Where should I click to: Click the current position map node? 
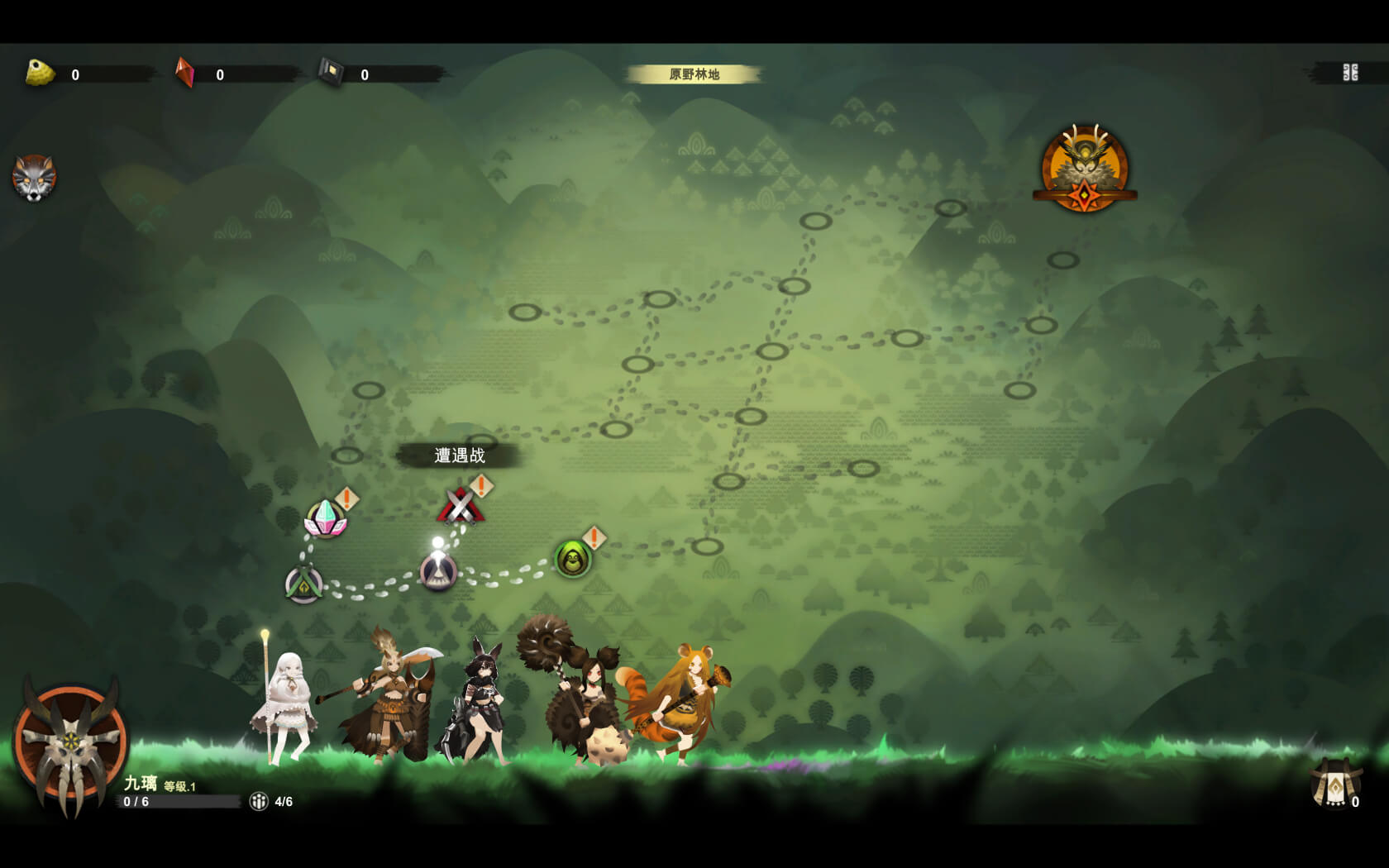pos(438,570)
